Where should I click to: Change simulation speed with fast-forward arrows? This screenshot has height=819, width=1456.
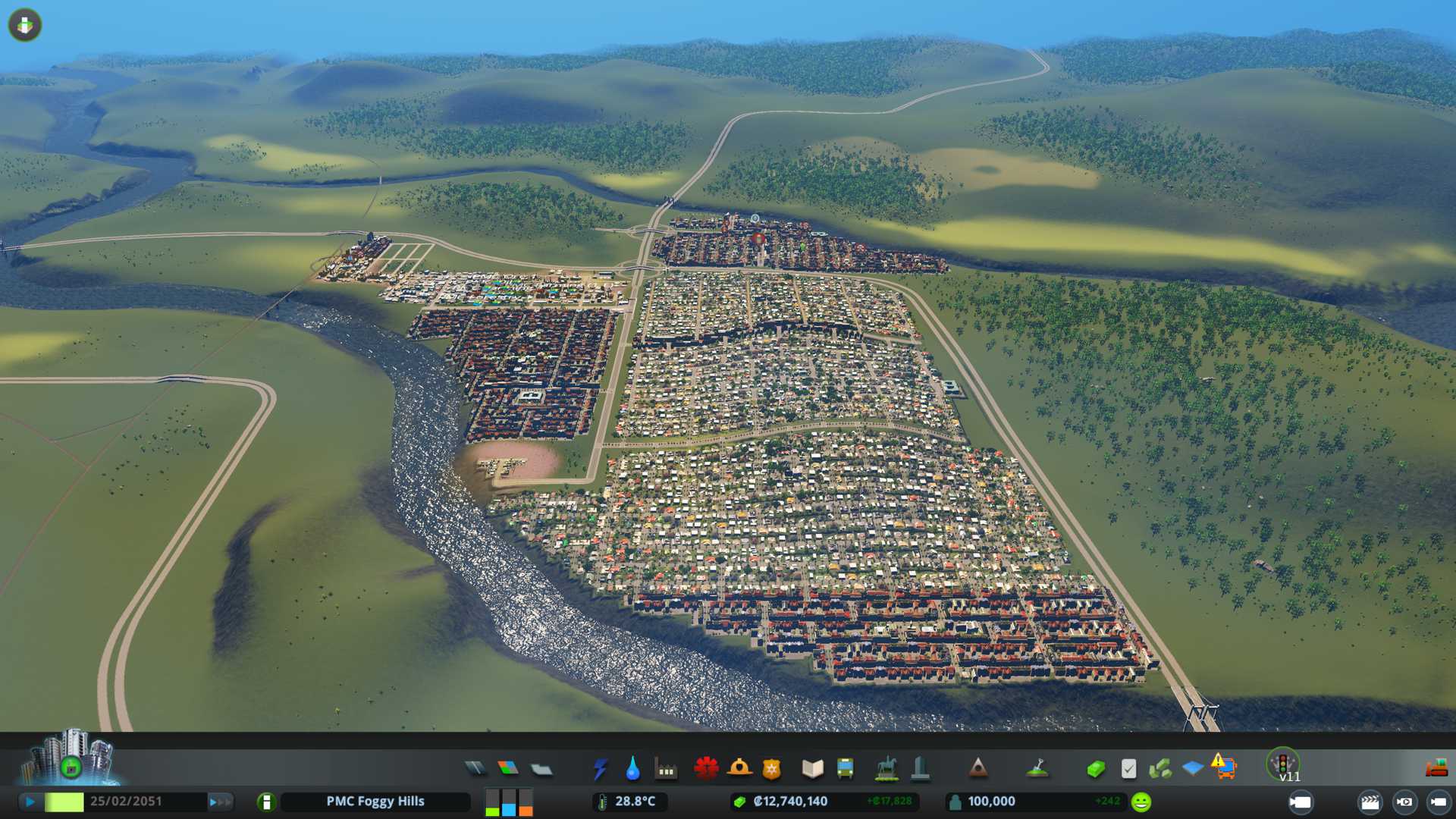219,802
